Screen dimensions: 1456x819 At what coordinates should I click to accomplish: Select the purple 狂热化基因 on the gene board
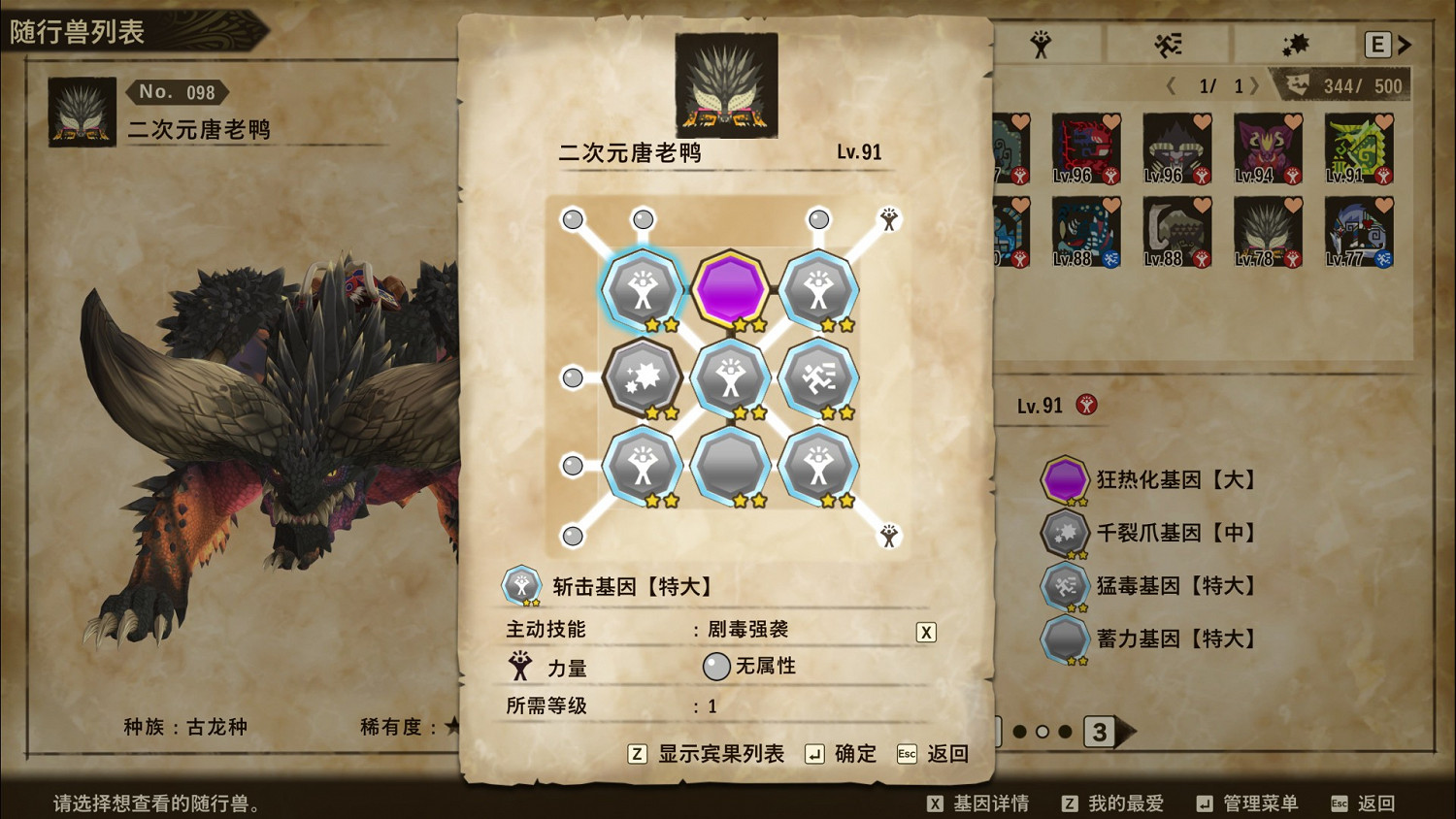(729, 289)
